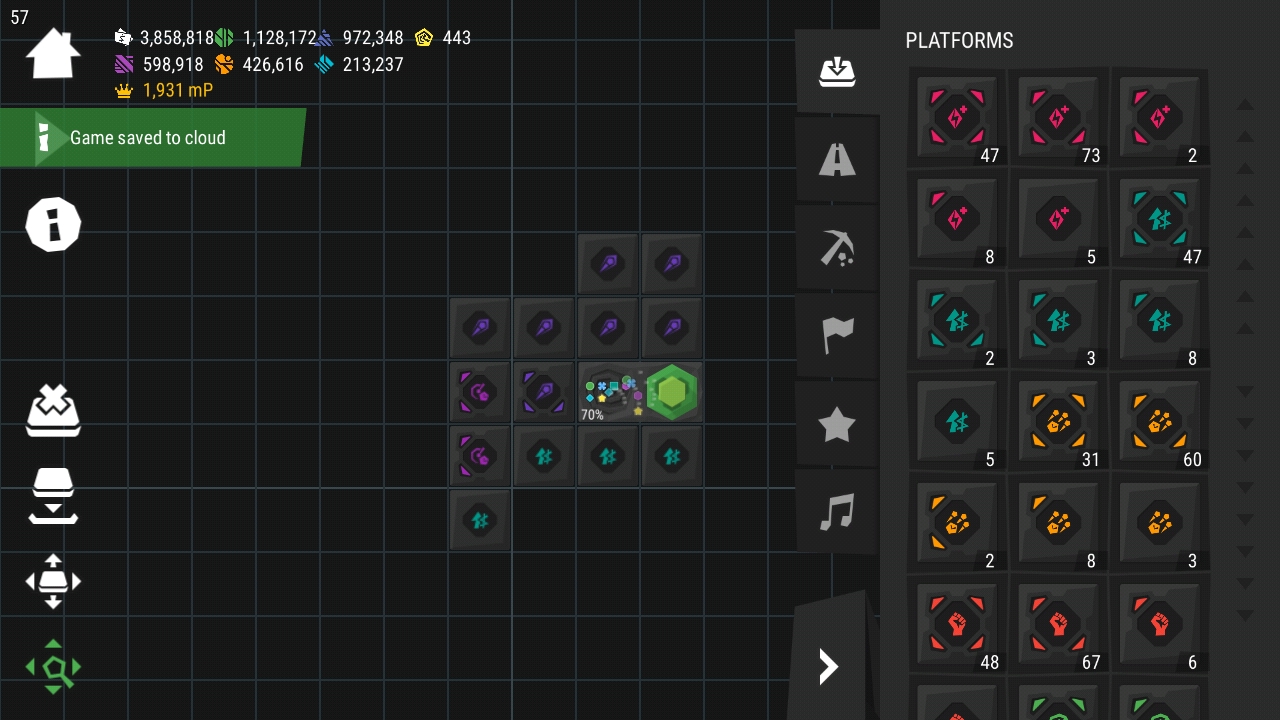Switch to the platforms tray tab
The image size is (1280, 720).
pos(837,71)
